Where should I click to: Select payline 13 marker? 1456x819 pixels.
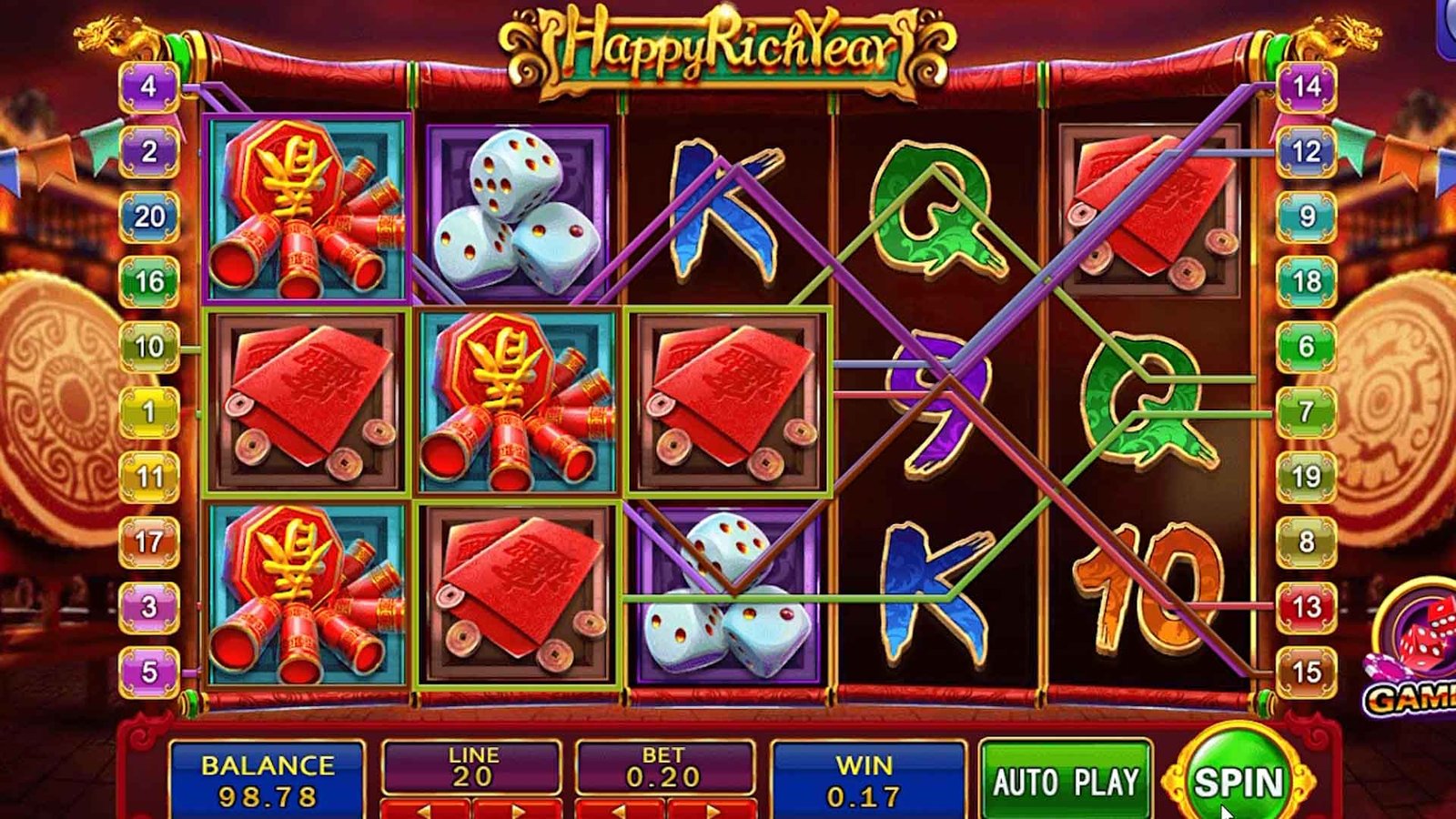click(1307, 607)
